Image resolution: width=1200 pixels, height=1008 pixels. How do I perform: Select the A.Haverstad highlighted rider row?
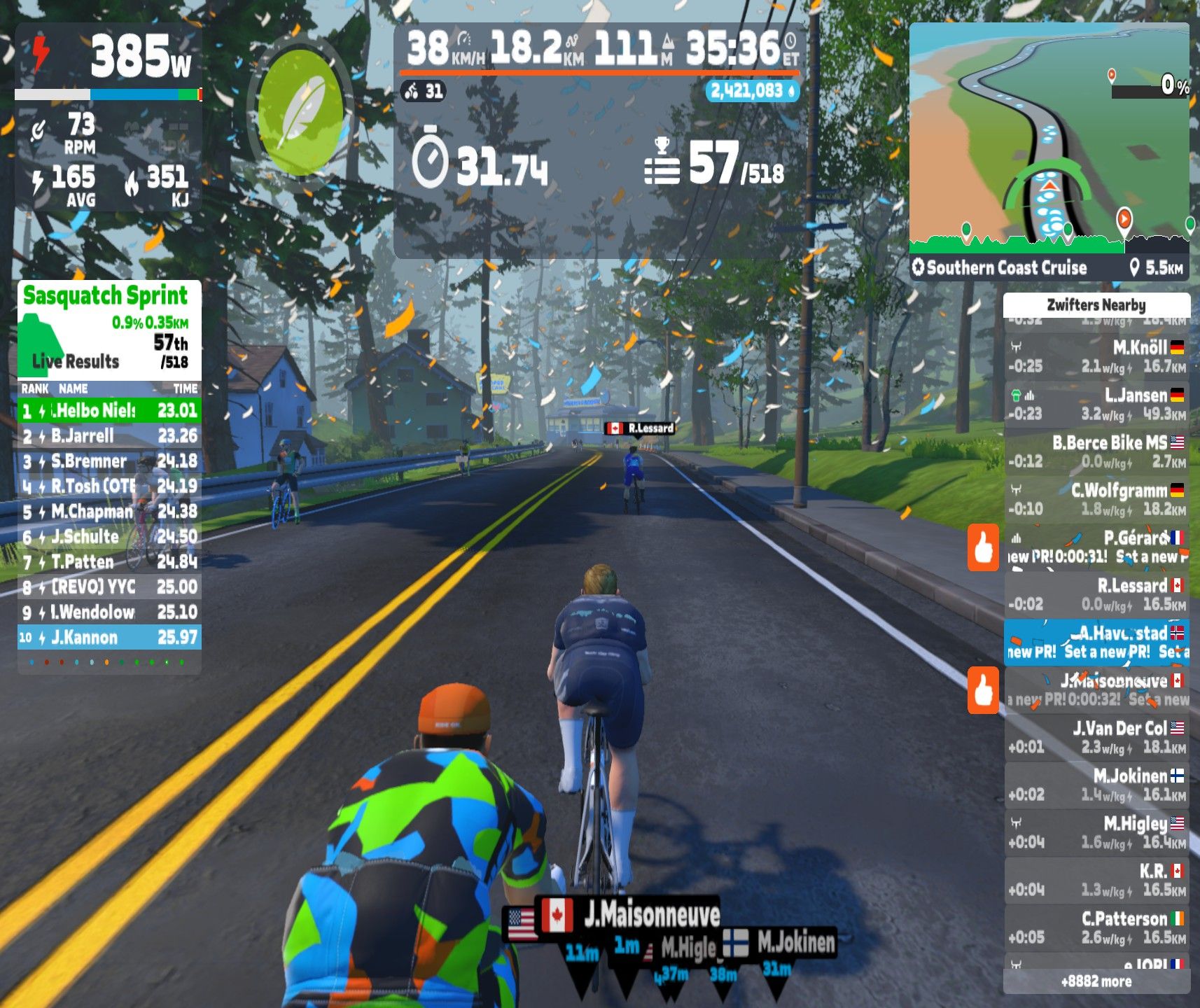coord(1096,643)
